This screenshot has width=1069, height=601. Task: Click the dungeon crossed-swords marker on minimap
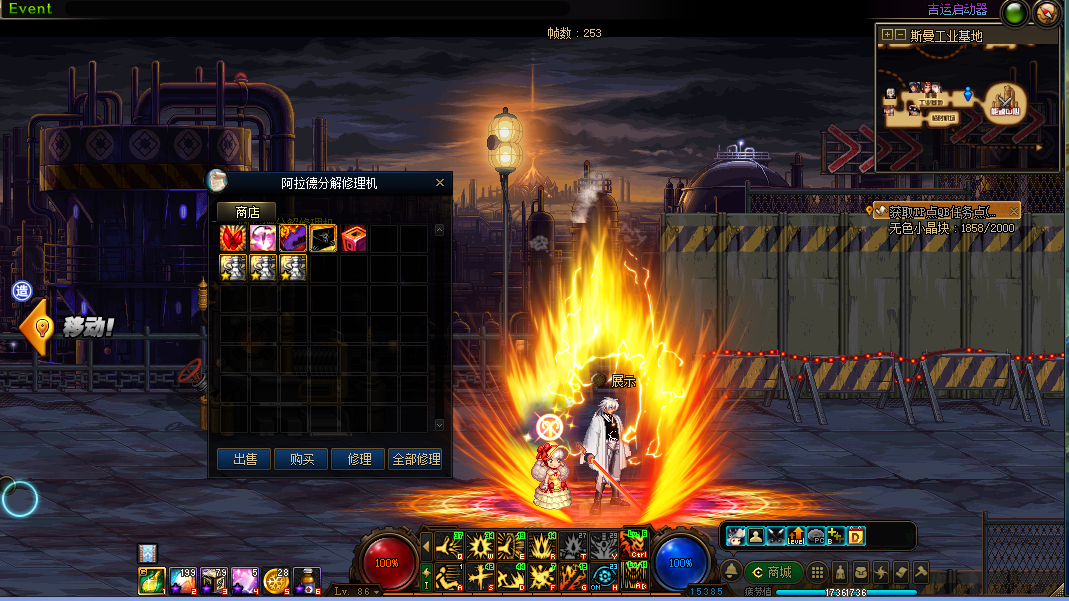[x=1005, y=100]
